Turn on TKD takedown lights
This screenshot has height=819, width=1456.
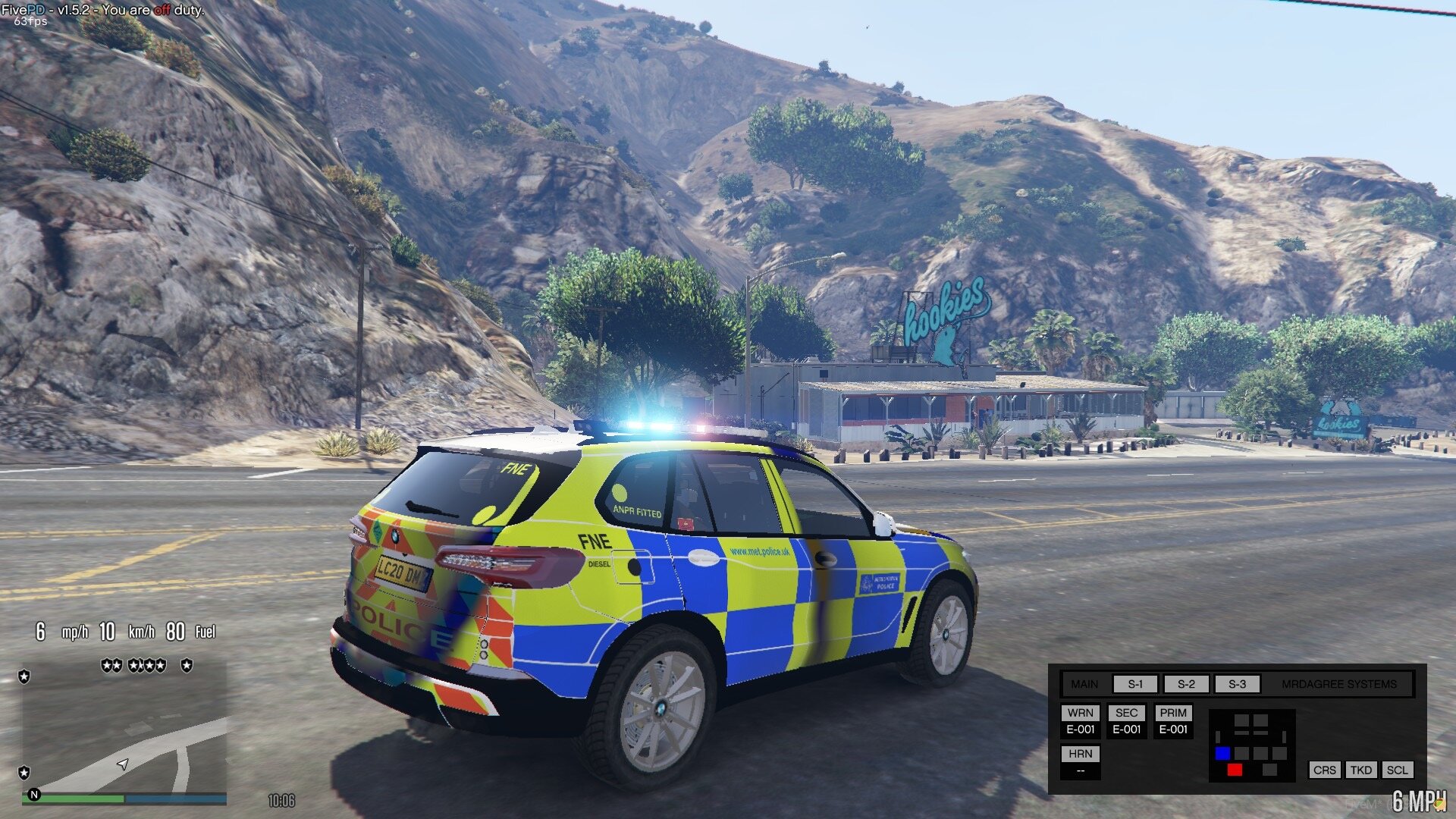tap(1361, 770)
